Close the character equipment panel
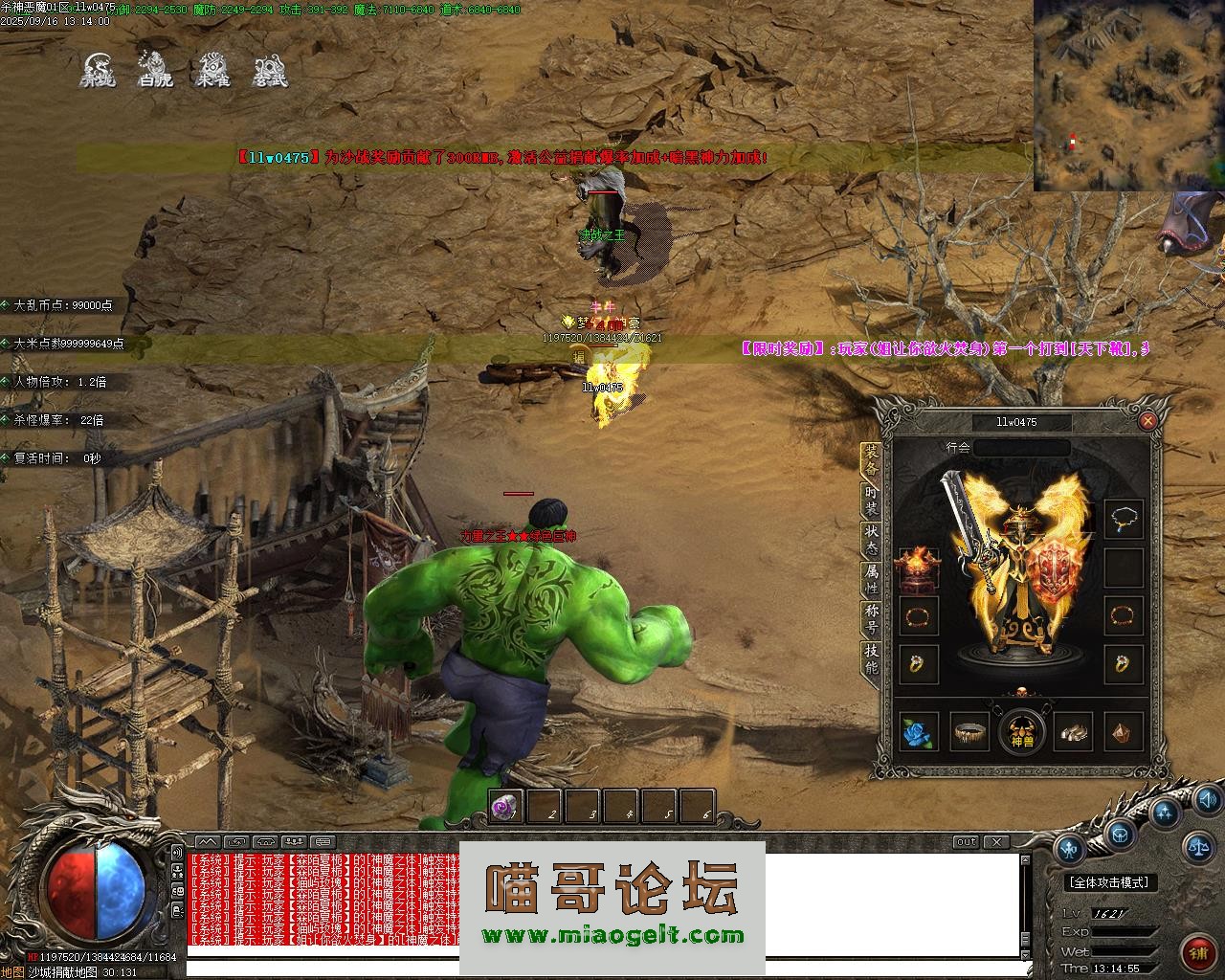Screen dimensions: 1225x980 pos(1147,420)
